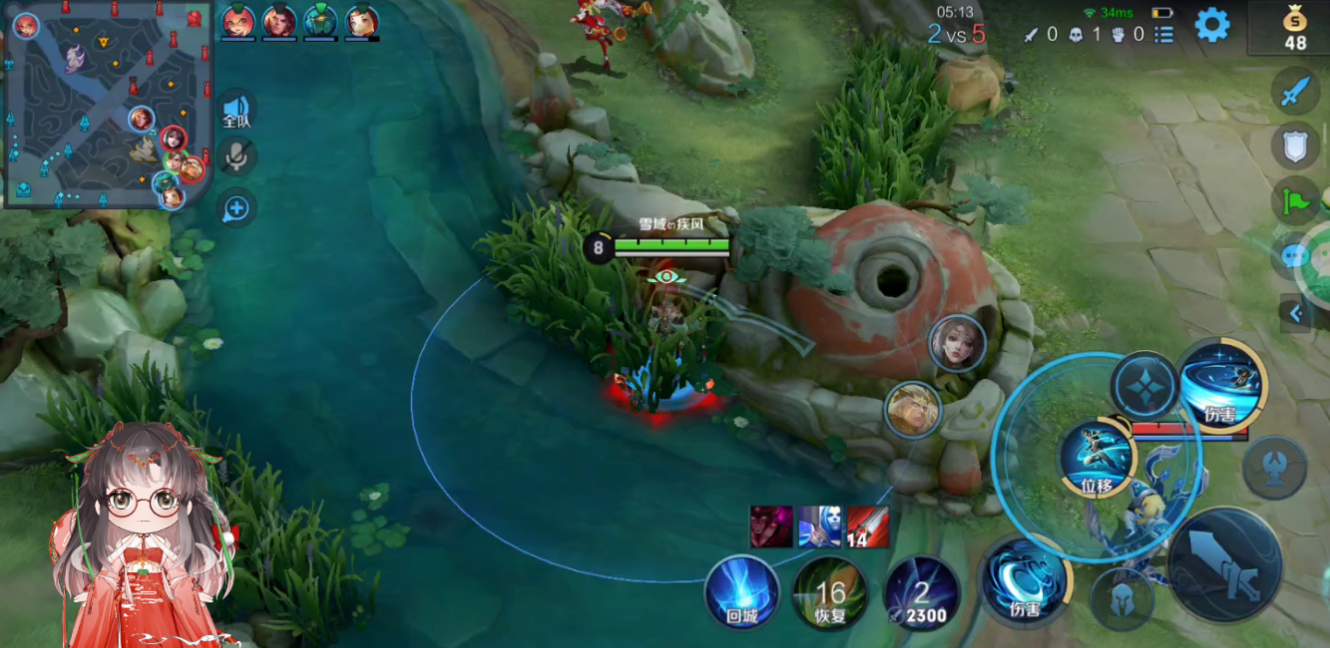Send the green flag gather signal
Screen dimensions: 1330x648
click(1295, 201)
